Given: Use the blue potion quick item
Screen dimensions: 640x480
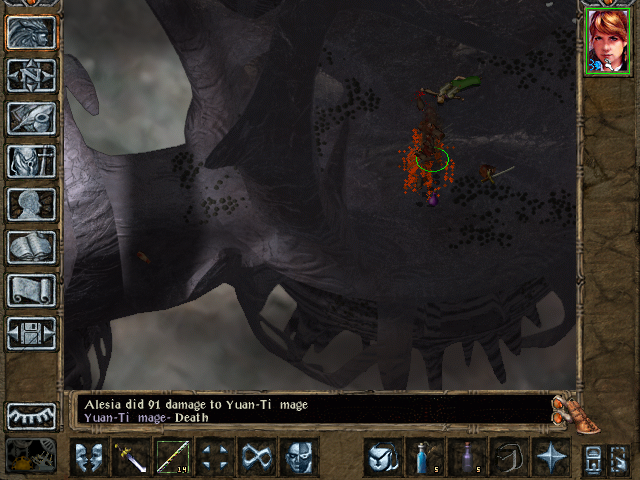Looking at the screenshot, I should coord(424,457).
